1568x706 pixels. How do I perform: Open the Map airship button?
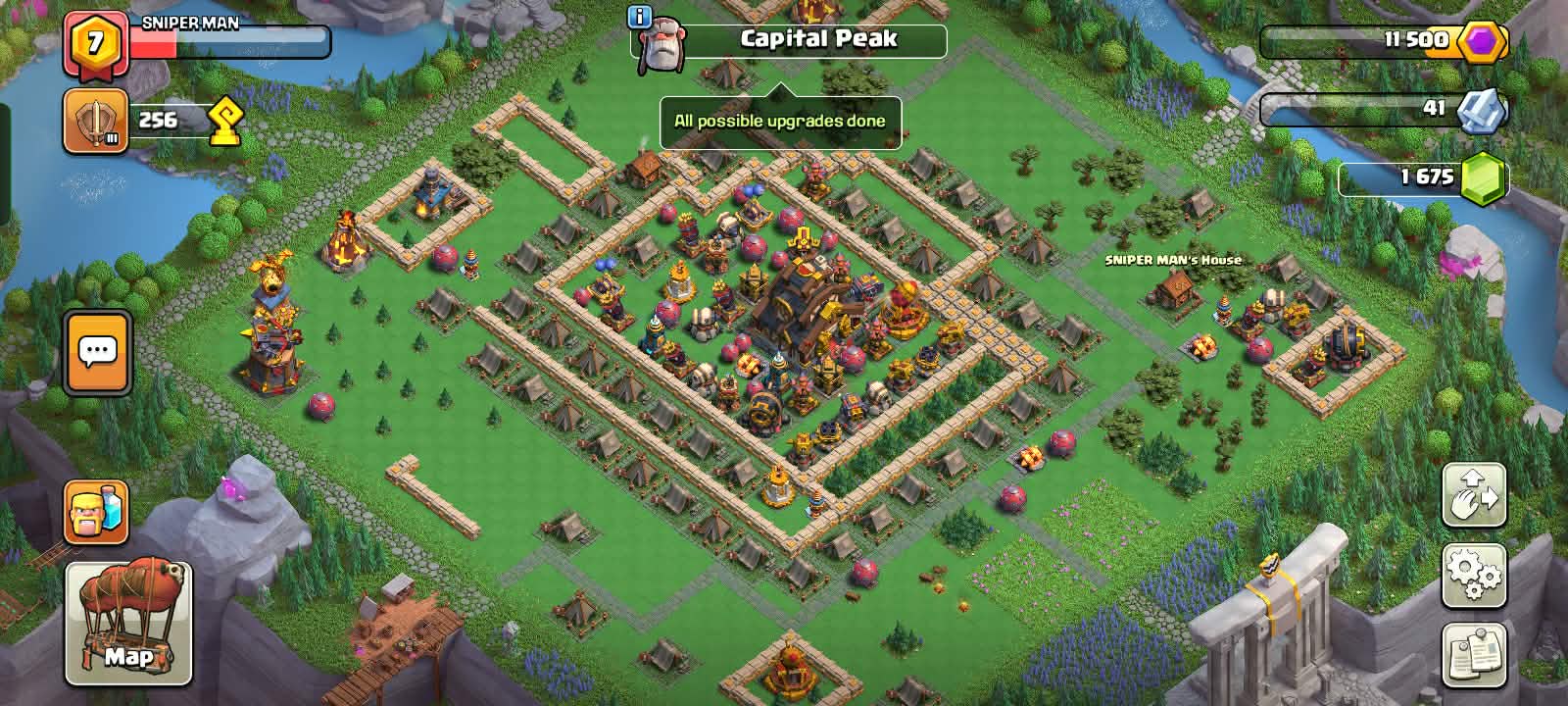coord(128,624)
